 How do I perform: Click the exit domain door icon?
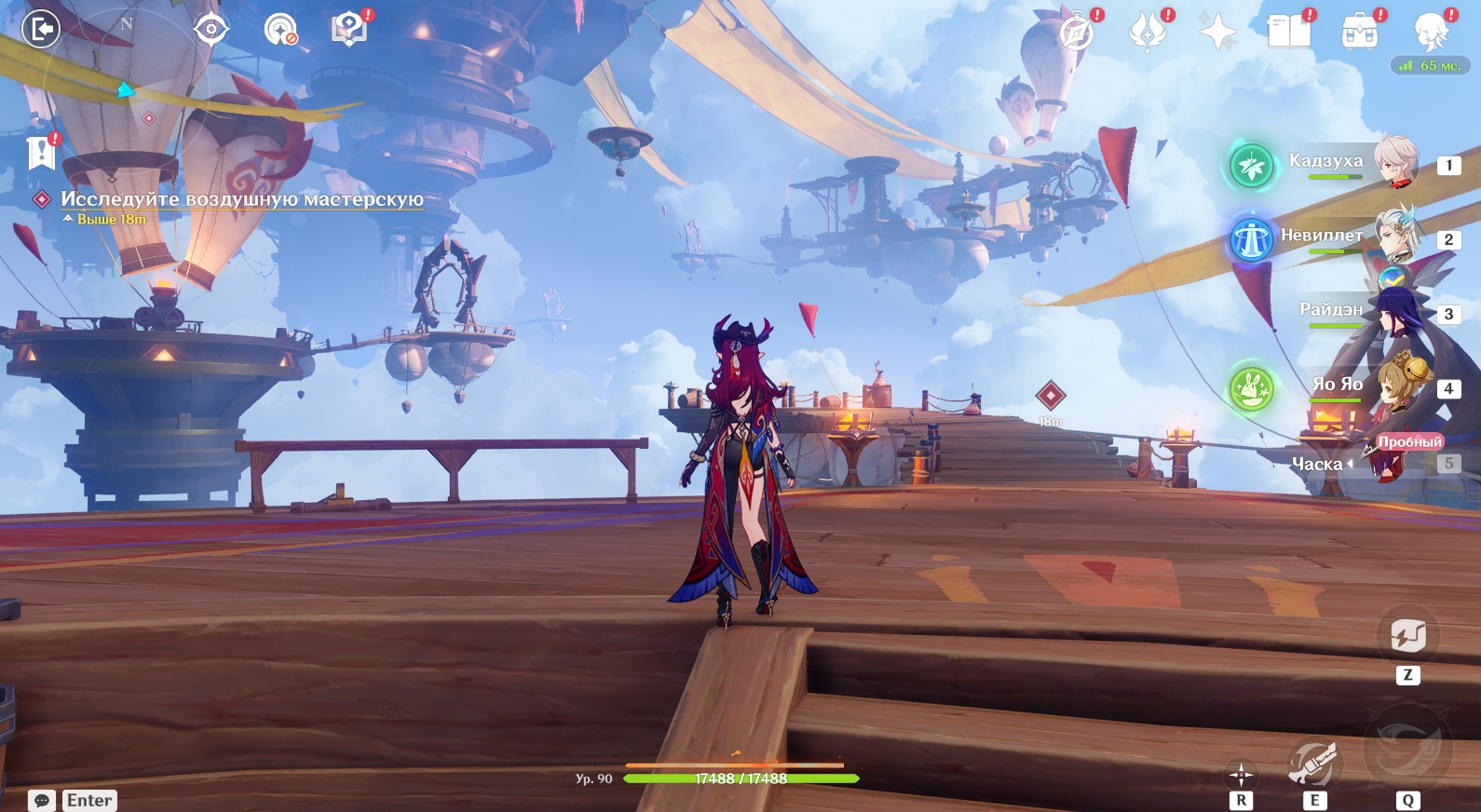point(41,29)
